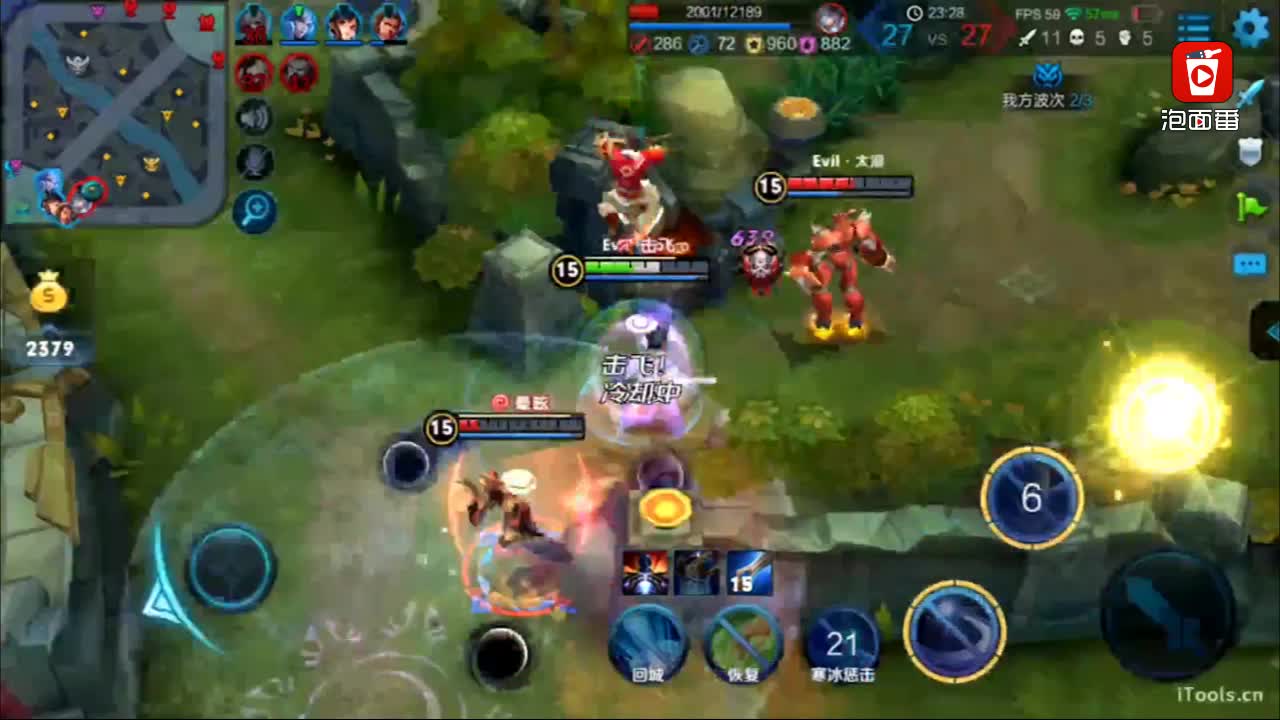Tap the skill showing cooldown 6
The height and width of the screenshot is (720, 1280).
1032,498
